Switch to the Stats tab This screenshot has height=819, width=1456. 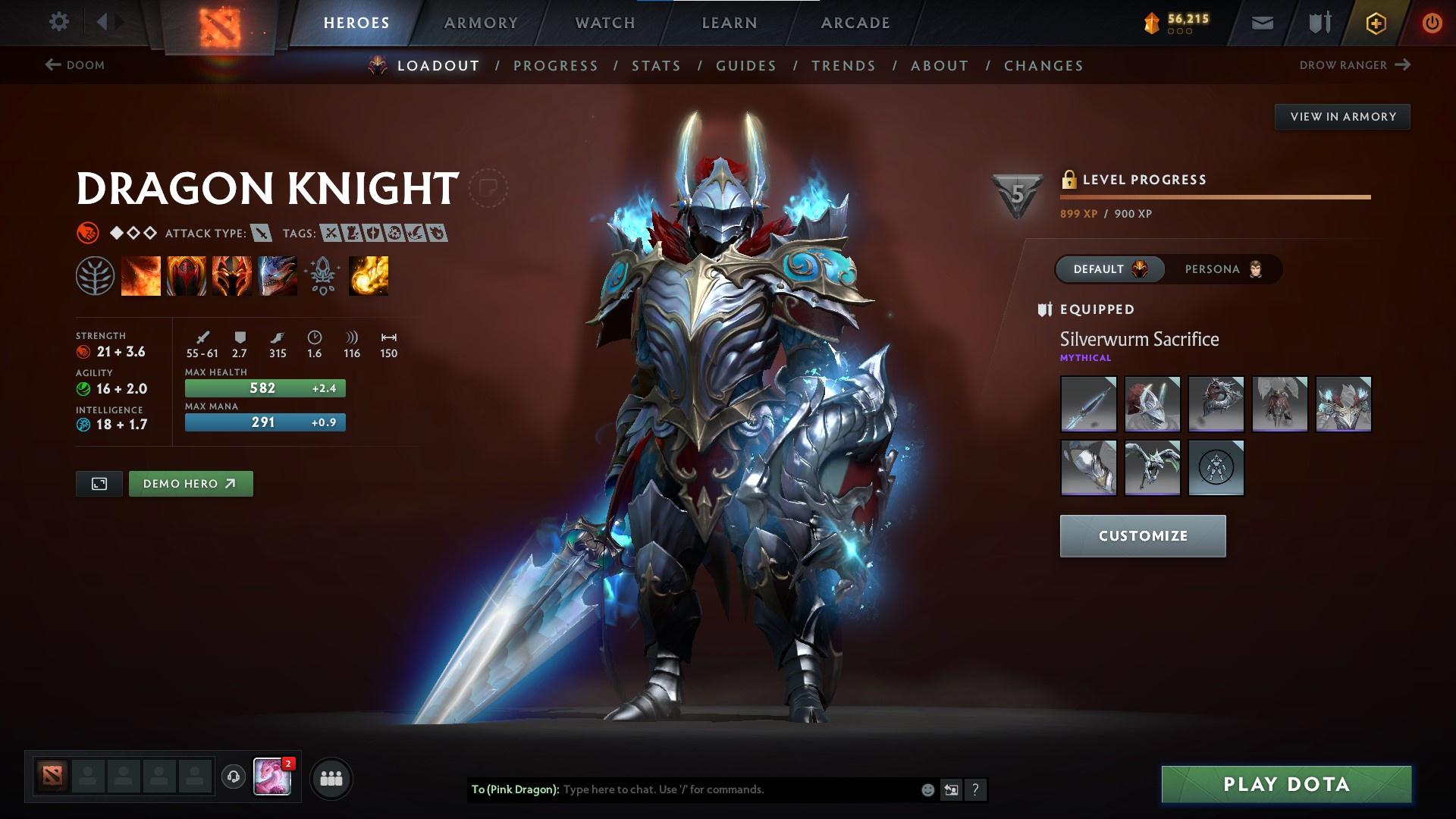657,66
